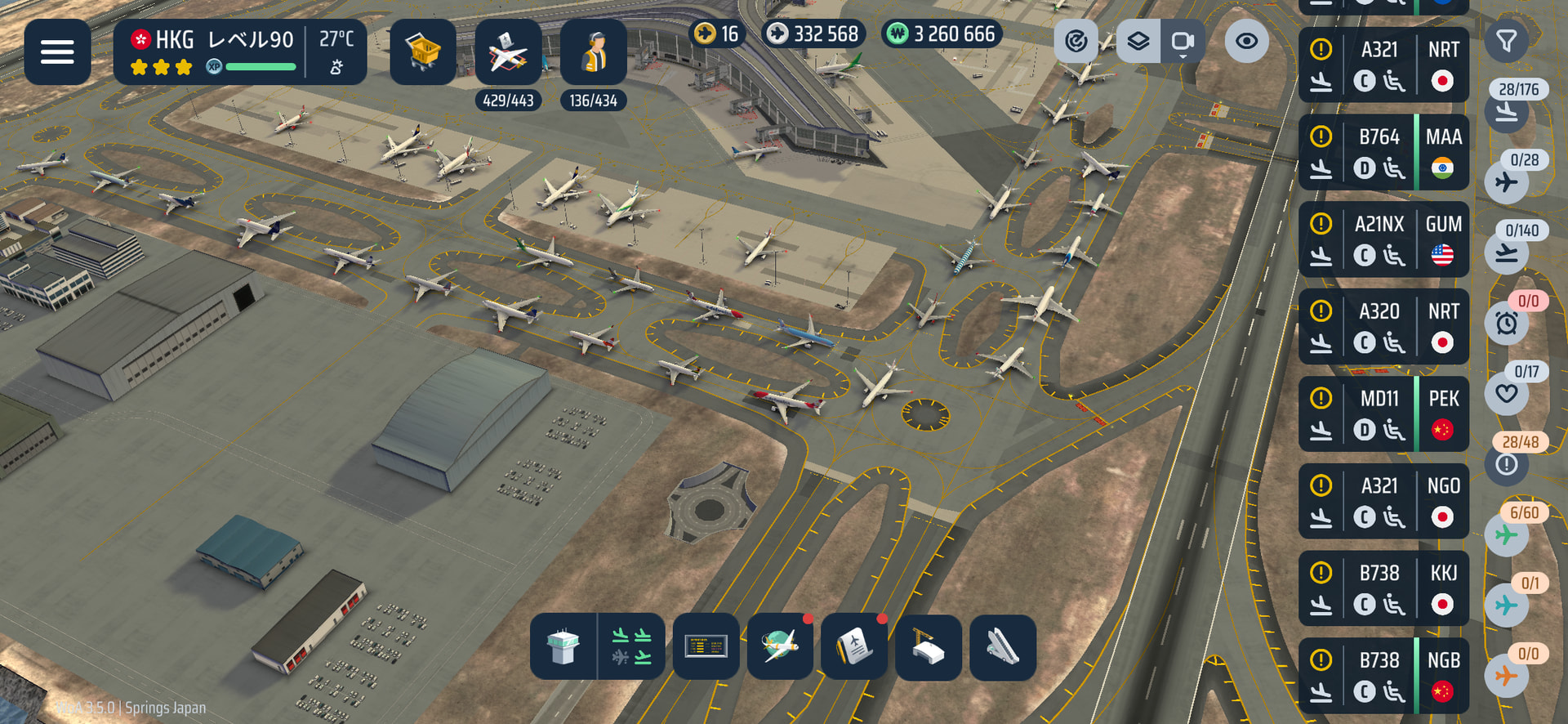Select the A321 flight to NGO
Image resolution: width=1568 pixels, height=724 pixels.
(1383, 502)
